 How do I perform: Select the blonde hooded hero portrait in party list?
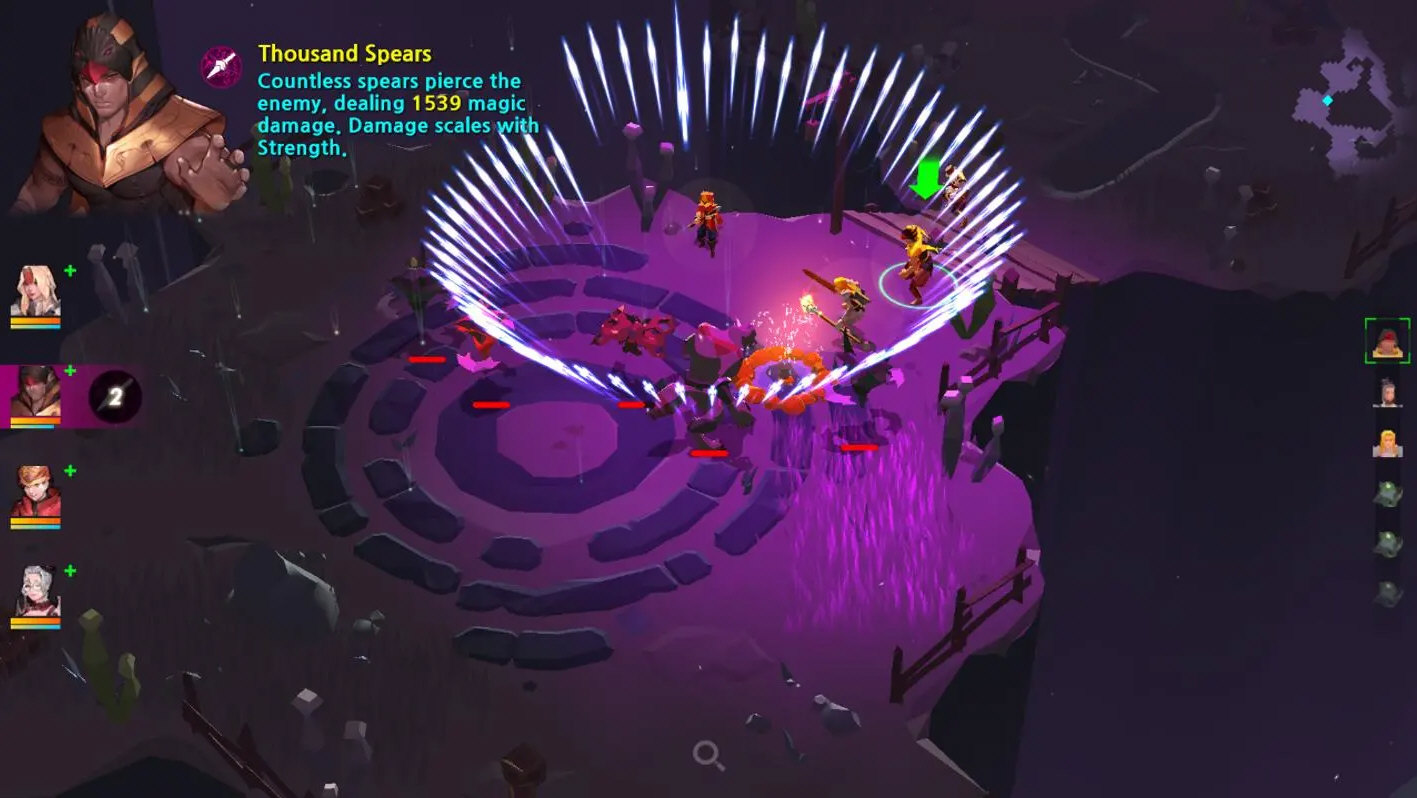pyautogui.click(x=36, y=293)
